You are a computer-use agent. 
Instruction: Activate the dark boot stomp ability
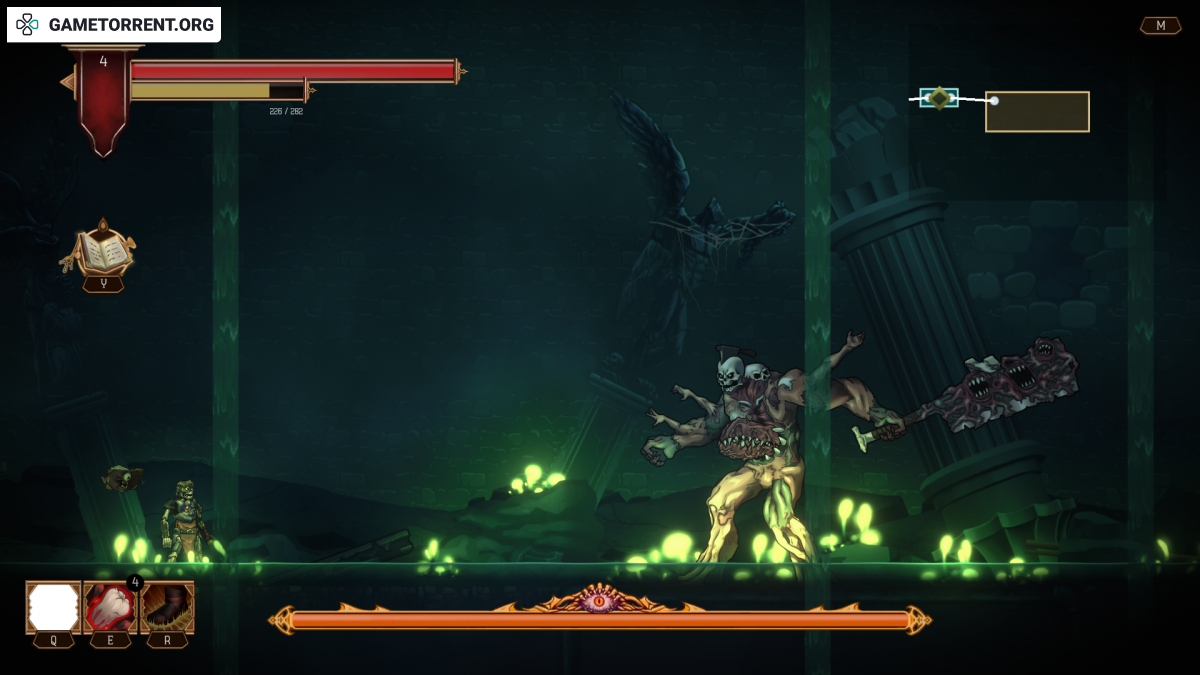[167, 607]
